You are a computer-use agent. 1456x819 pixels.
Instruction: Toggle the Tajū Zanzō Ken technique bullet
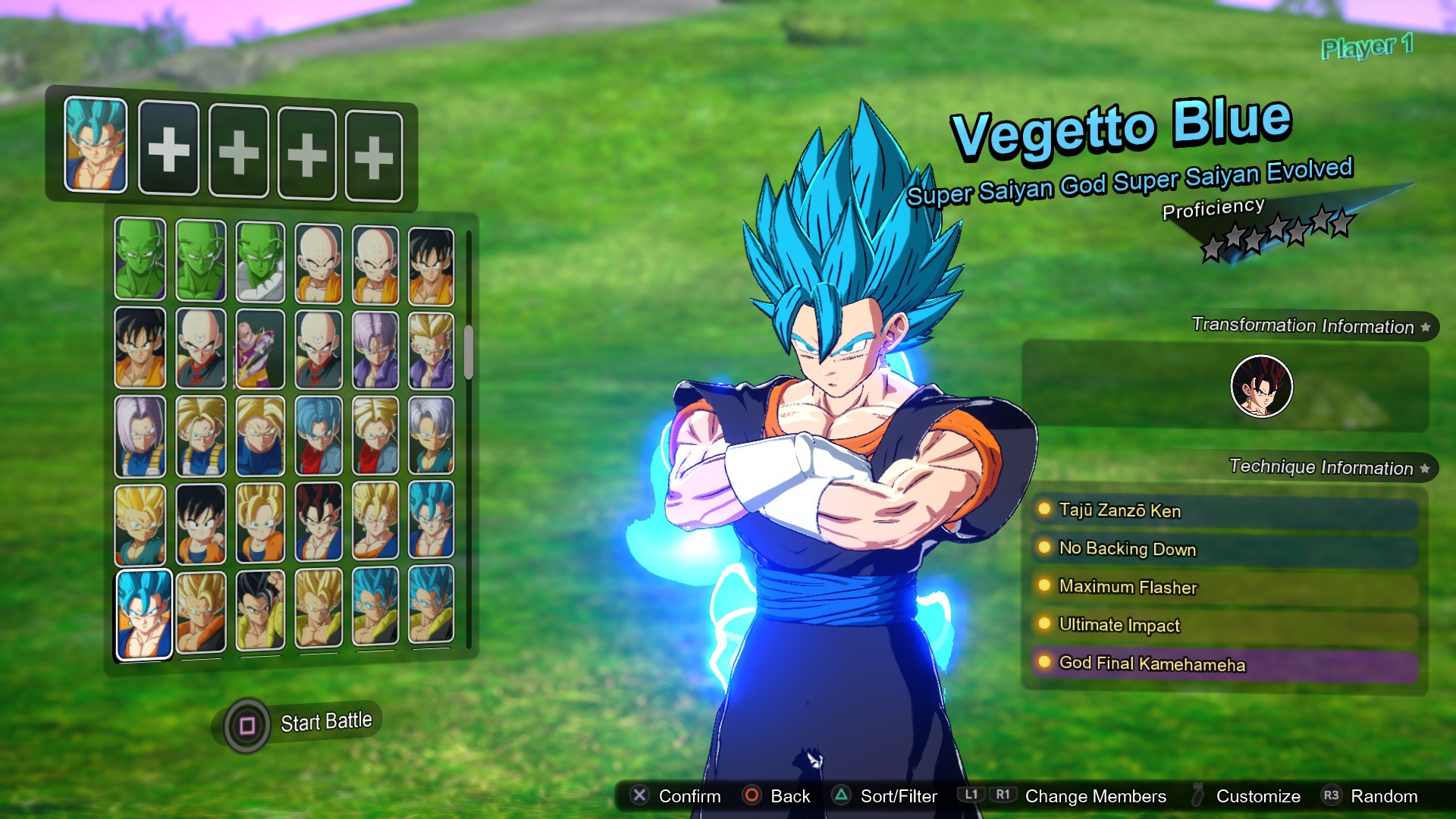1045,511
